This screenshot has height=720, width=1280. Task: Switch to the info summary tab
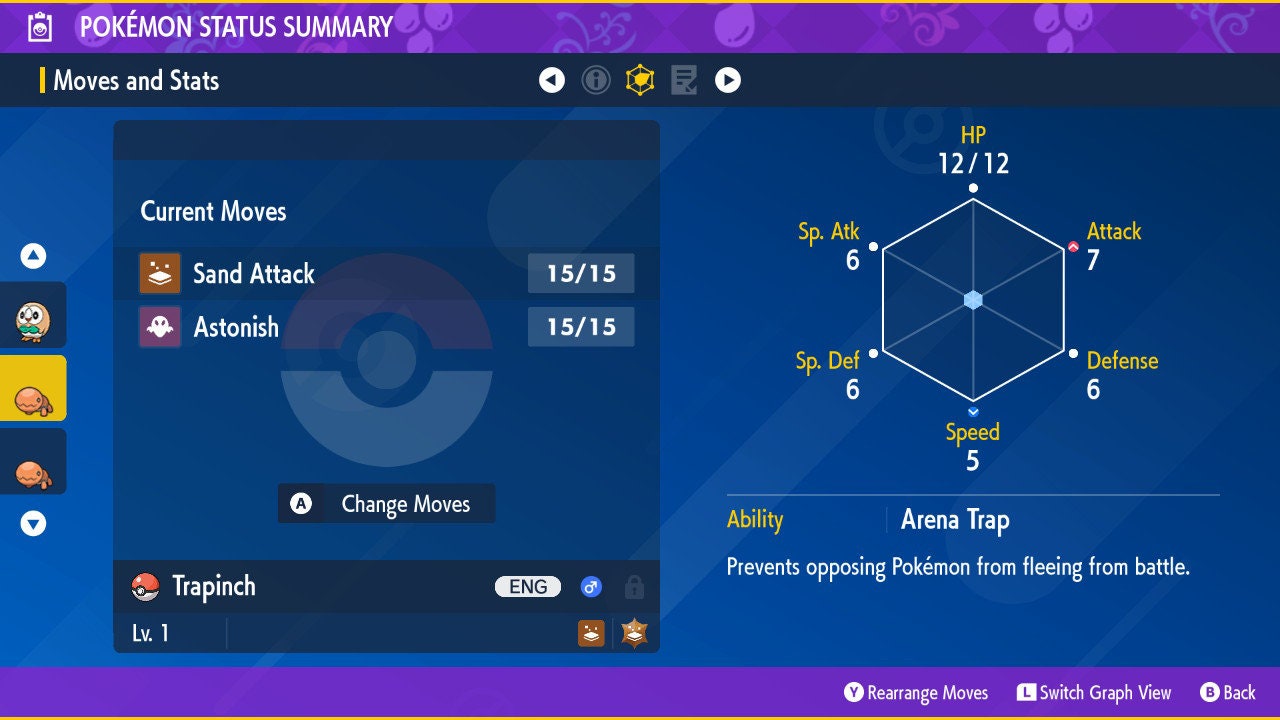point(596,80)
